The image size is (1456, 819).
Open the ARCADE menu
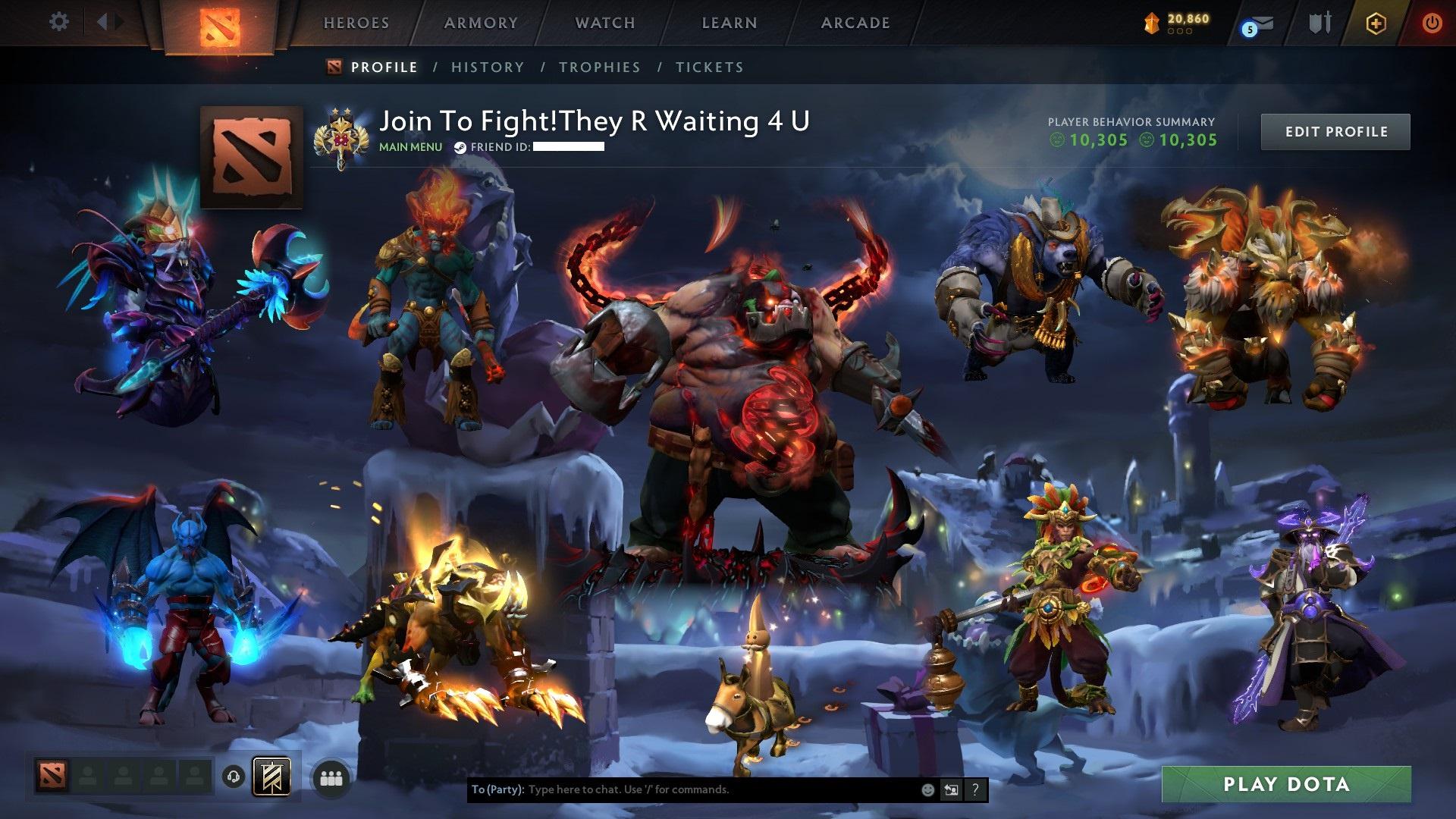855,23
